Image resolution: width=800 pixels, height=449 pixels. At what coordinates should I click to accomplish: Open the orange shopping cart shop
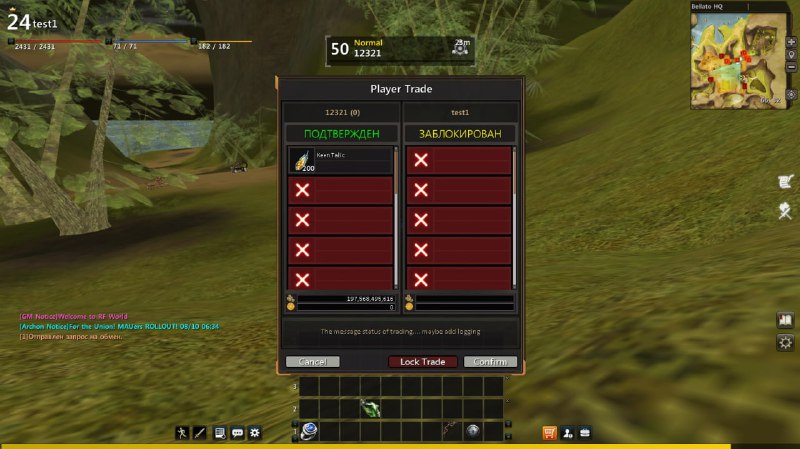[x=549, y=433]
